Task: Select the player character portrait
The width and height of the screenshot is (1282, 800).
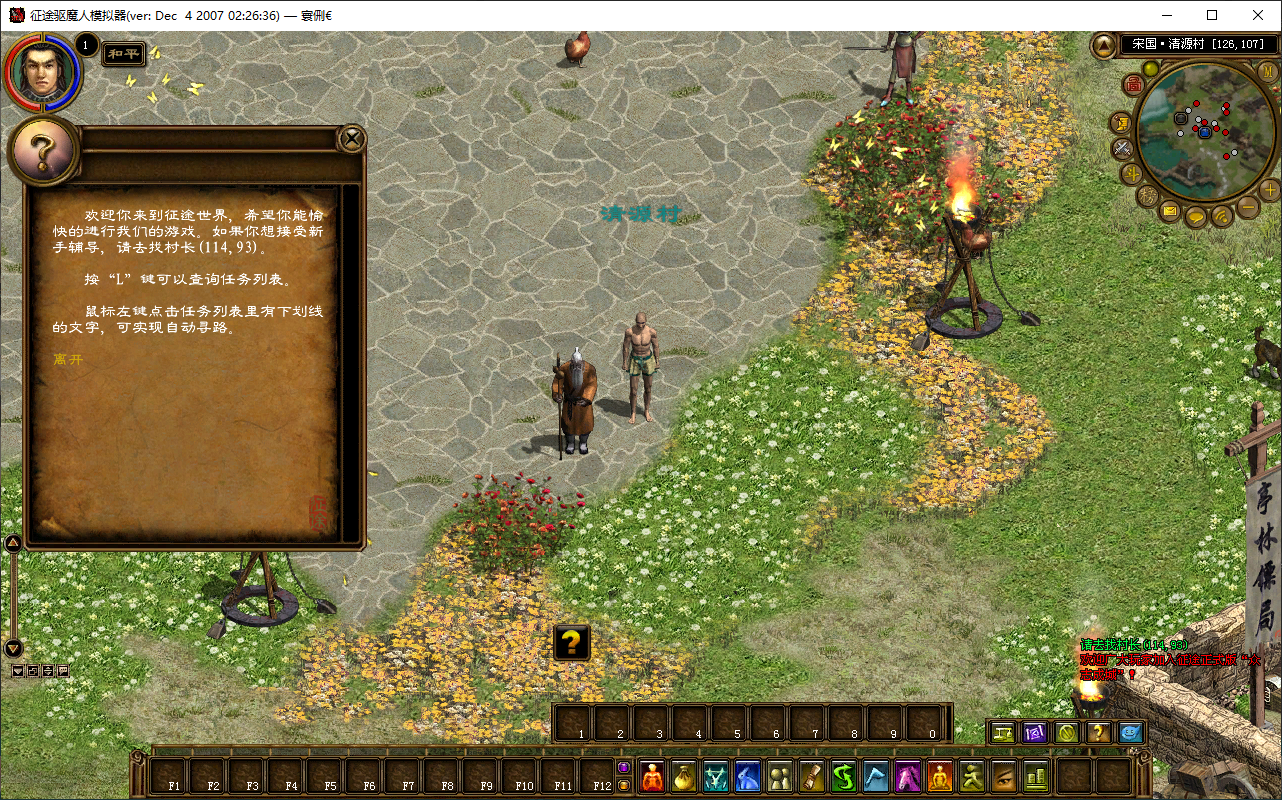Action: [42, 71]
